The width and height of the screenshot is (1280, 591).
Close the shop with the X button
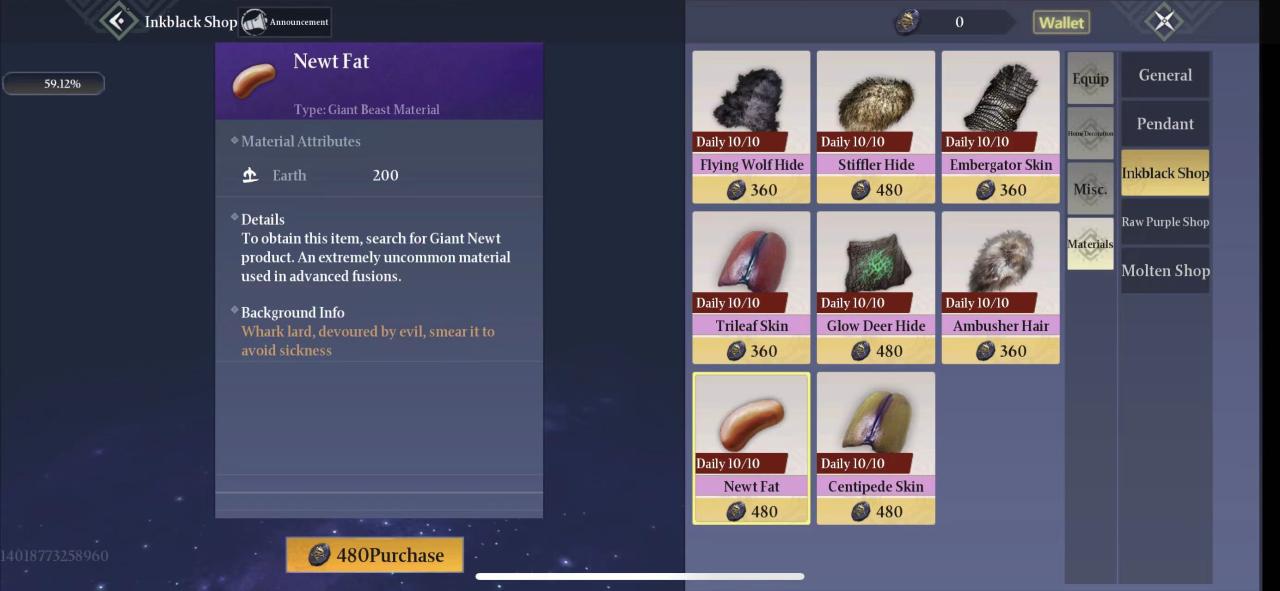point(1164,21)
